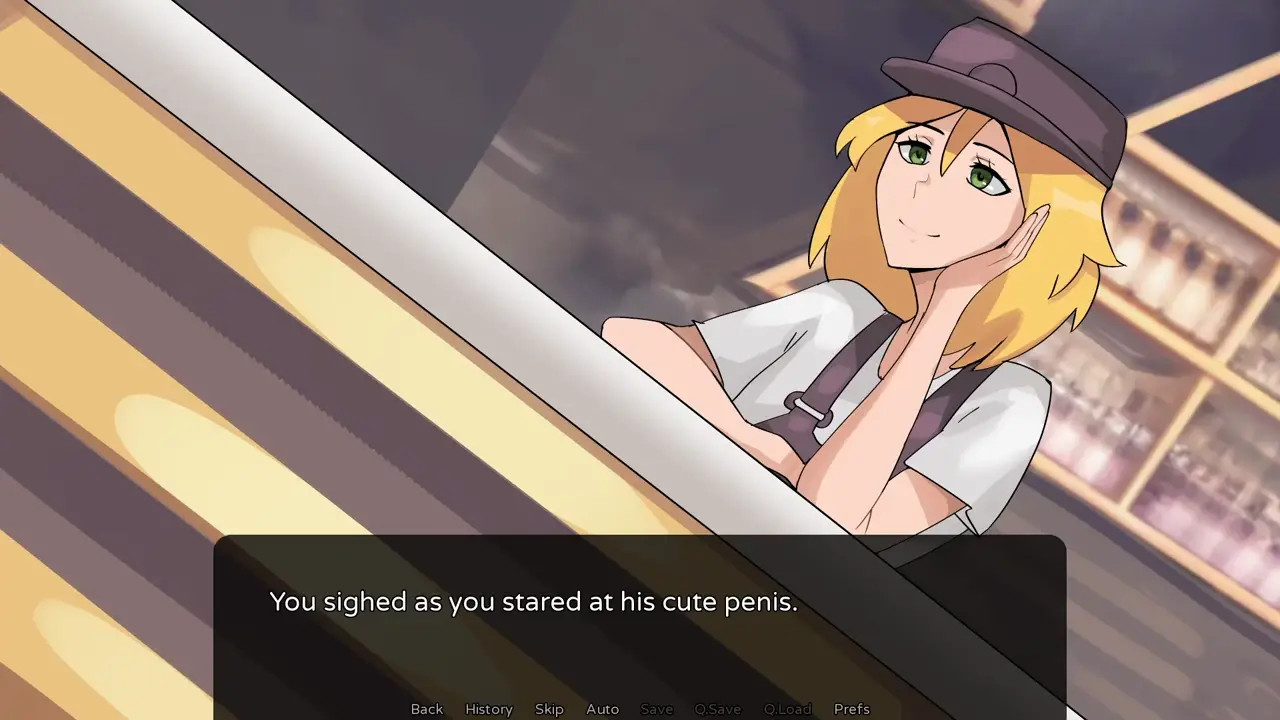The image size is (1280, 720).
Task: Click the dialogue text box to continue
Action: [x=640, y=620]
